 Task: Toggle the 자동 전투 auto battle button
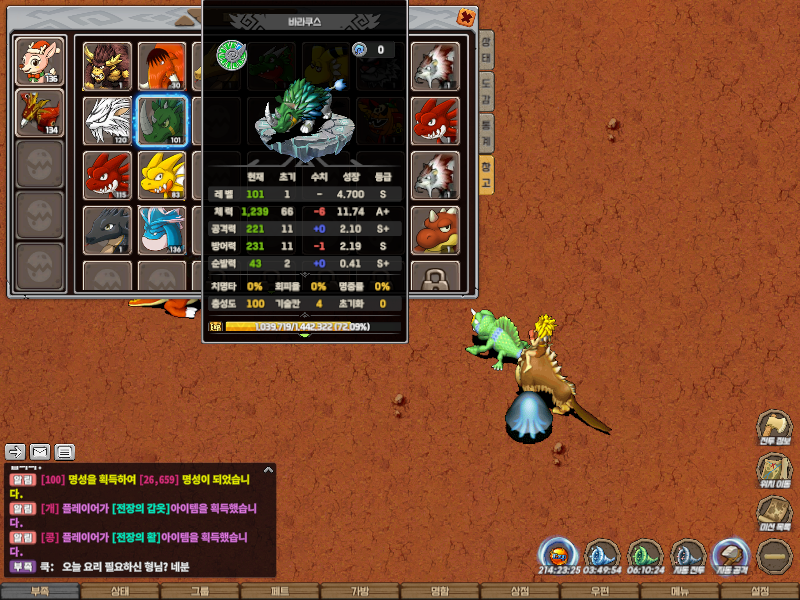(688, 556)
